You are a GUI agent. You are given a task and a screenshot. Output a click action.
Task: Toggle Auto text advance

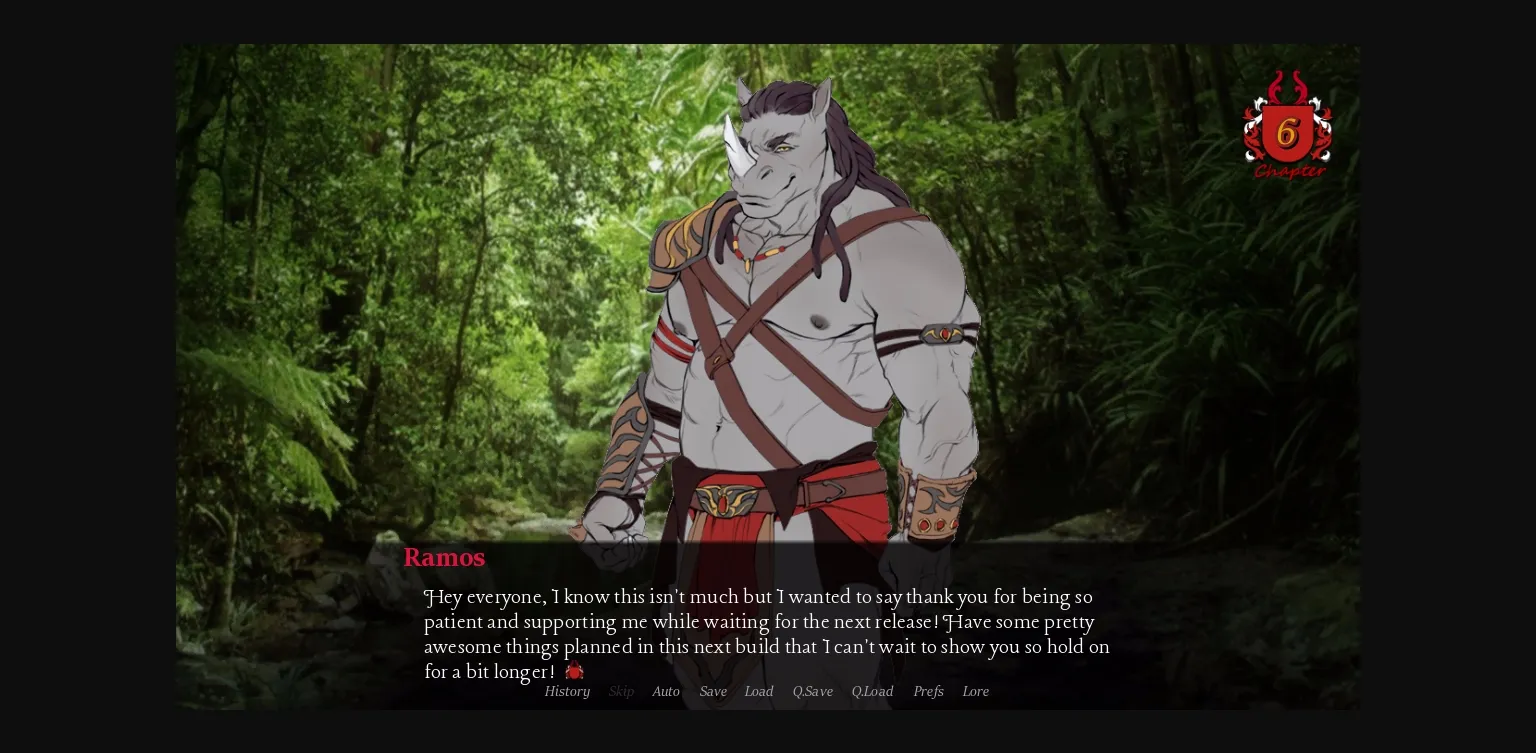(666, 691)
